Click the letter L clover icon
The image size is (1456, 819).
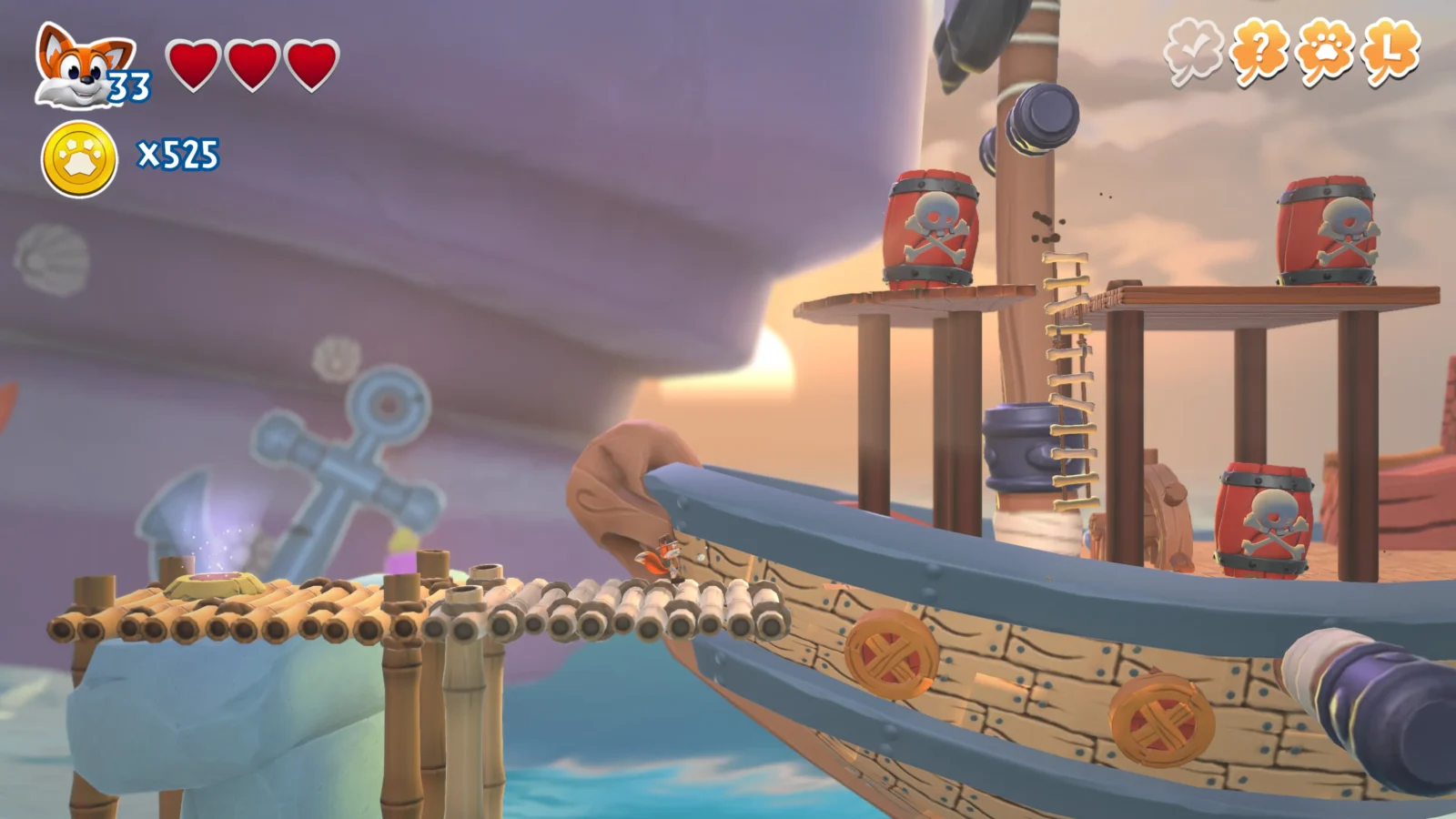point(1390,52)
